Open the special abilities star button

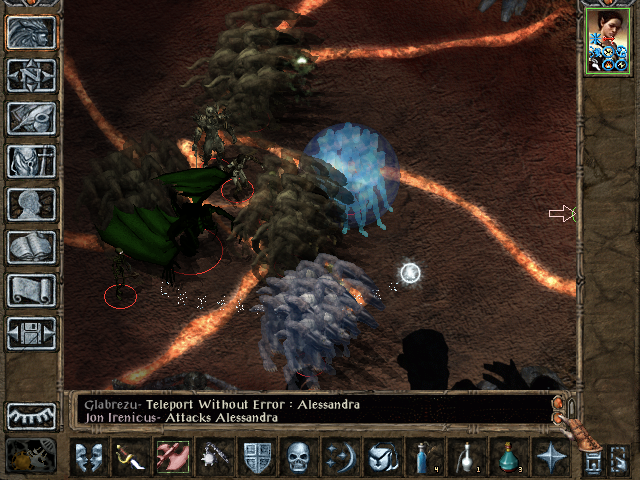point(550,457)
